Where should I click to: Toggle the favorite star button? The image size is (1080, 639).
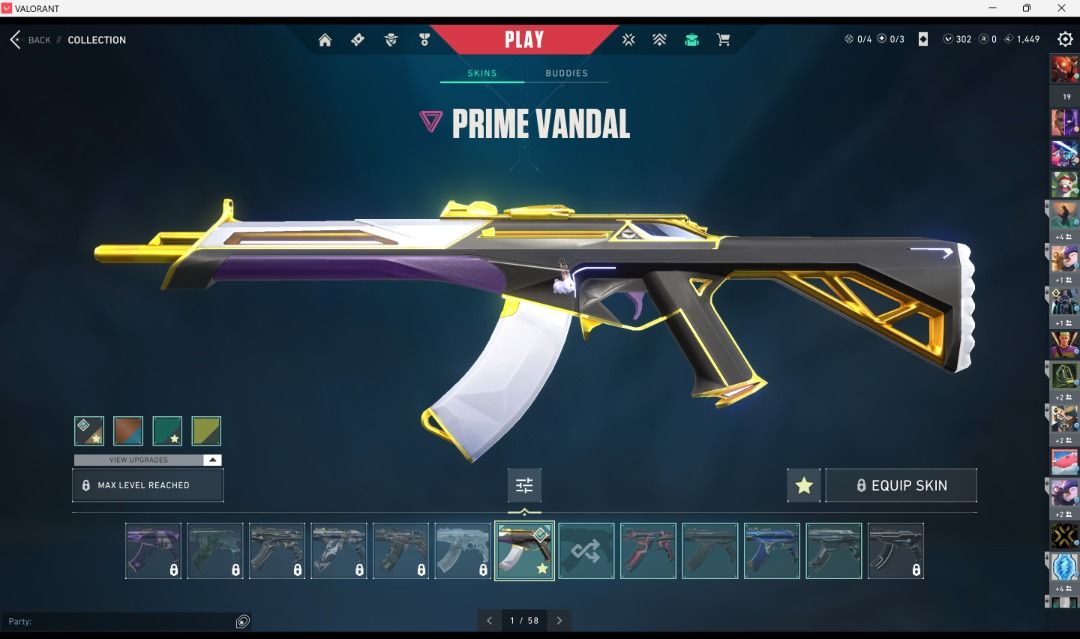(804, 485)
